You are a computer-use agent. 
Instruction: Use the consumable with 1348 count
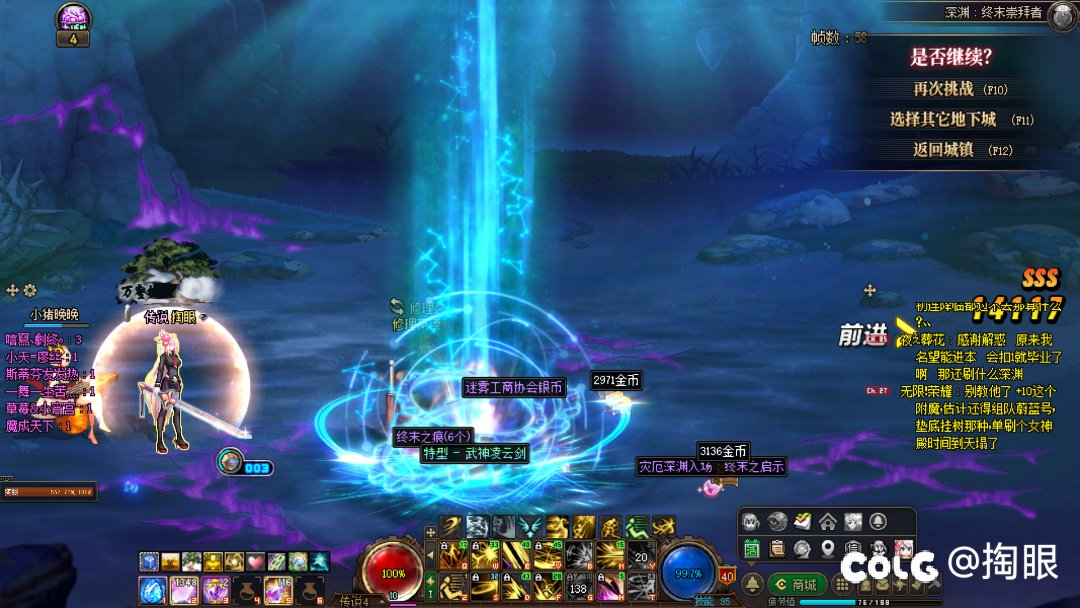[184, 590]
